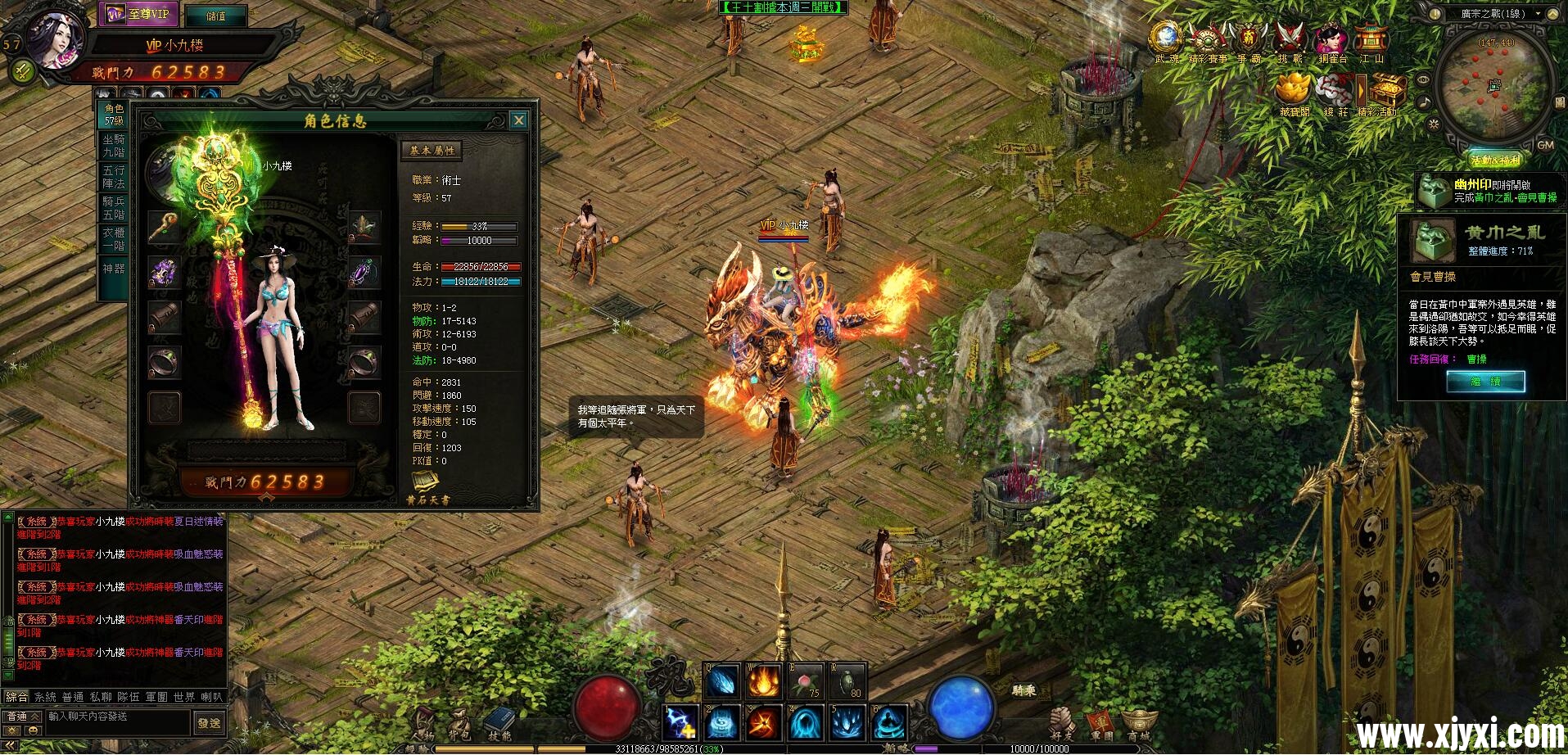Open the 武魂 martial soul icon
The width and height of the screenshot is (1568, 755).
(1165, 41)
